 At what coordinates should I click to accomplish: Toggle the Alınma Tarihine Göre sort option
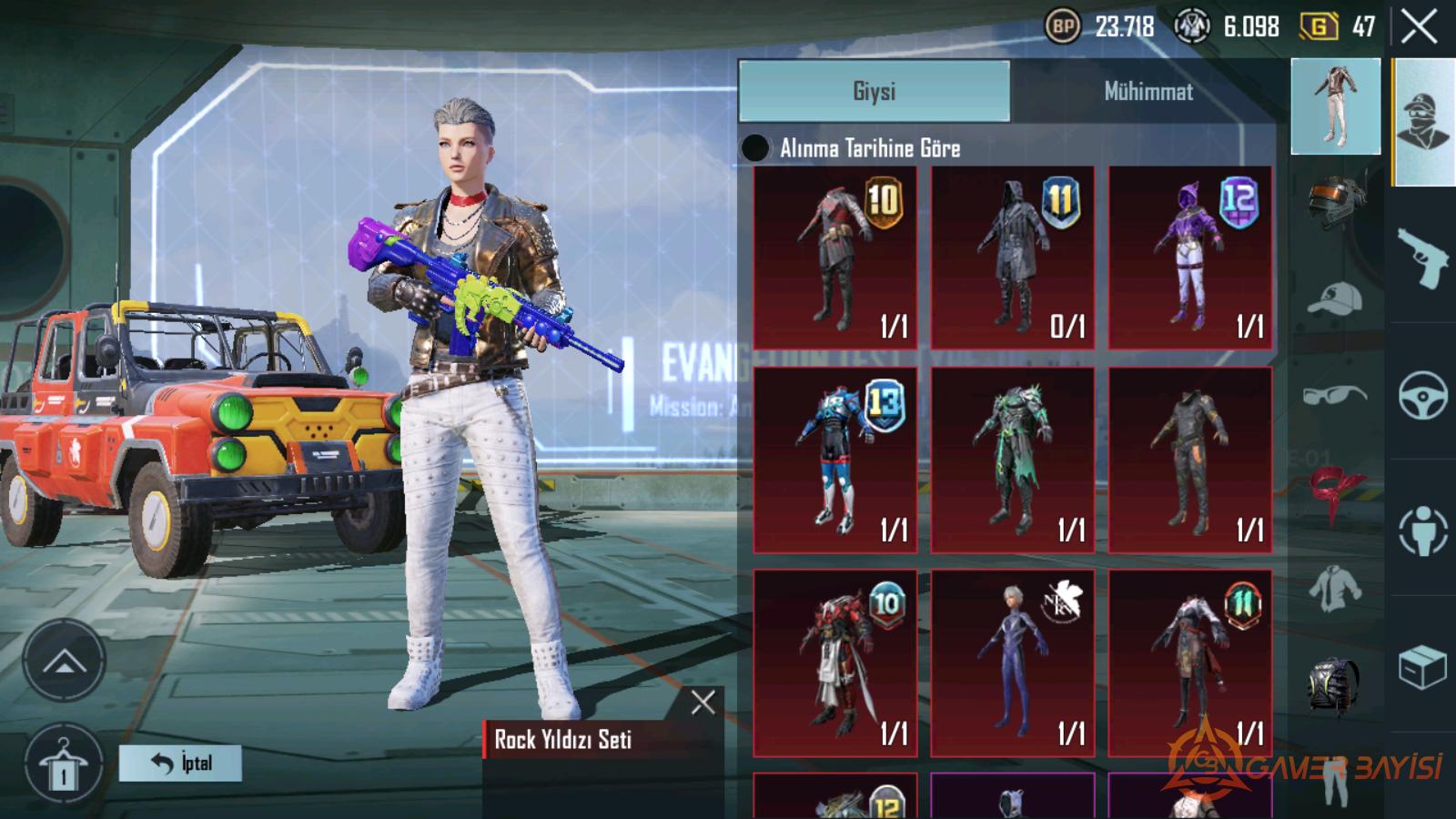[x=755, y=147]
